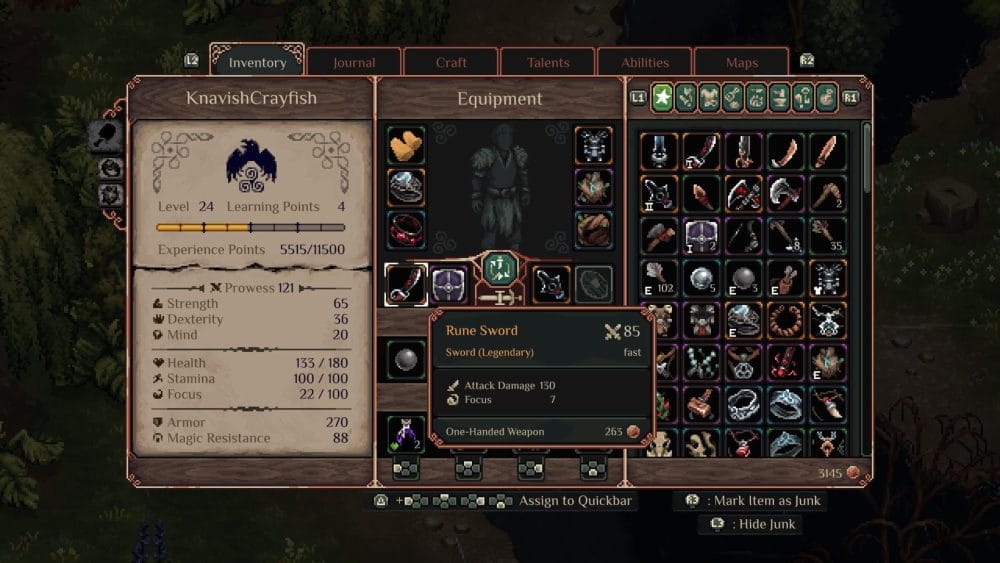Screen dimensions: 1000x563
Task: Select the equipped silver ring slot
Action: pos(406,187)
